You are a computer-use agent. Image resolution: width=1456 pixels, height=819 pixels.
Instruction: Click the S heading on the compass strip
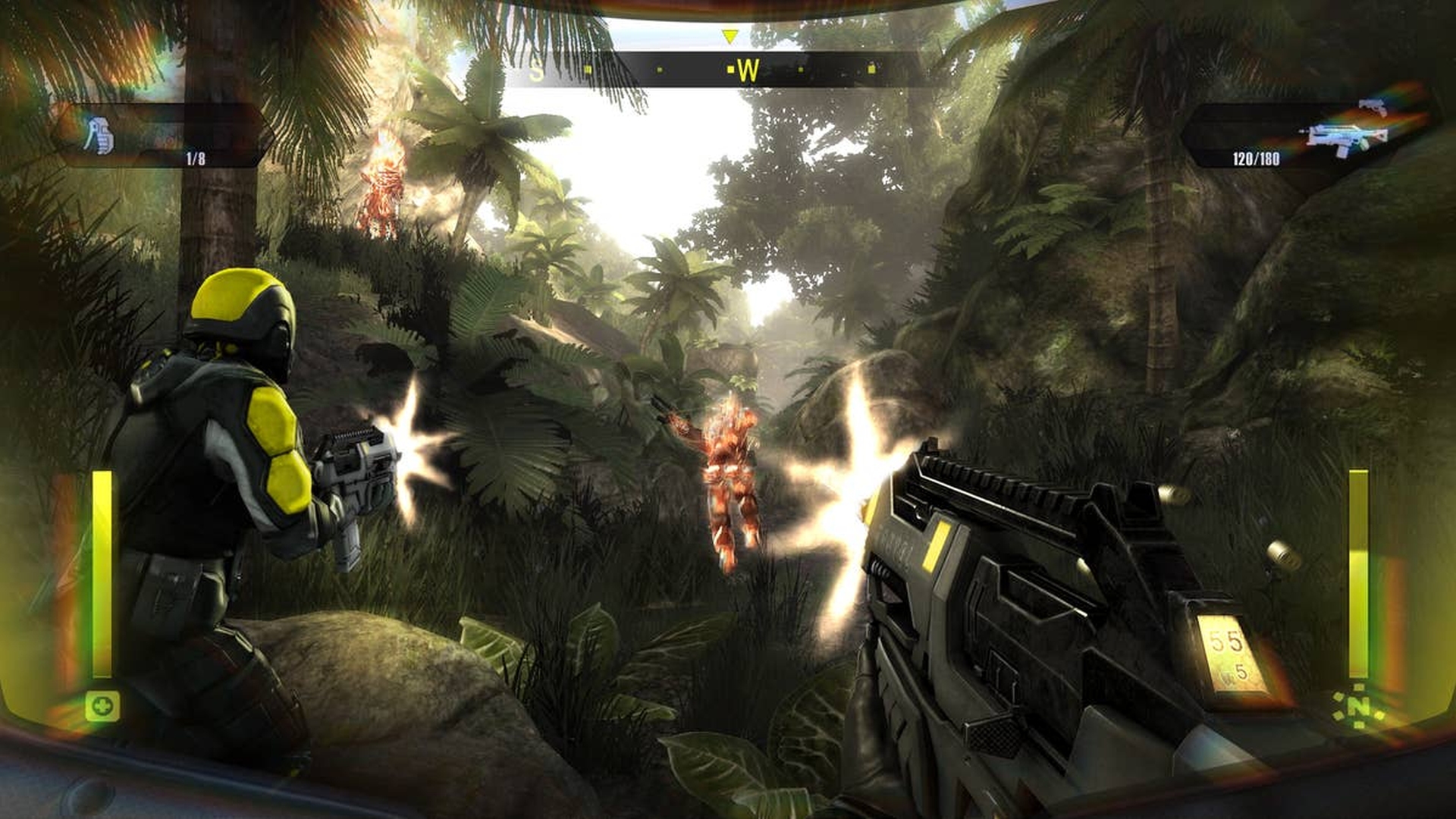[538, 71]
